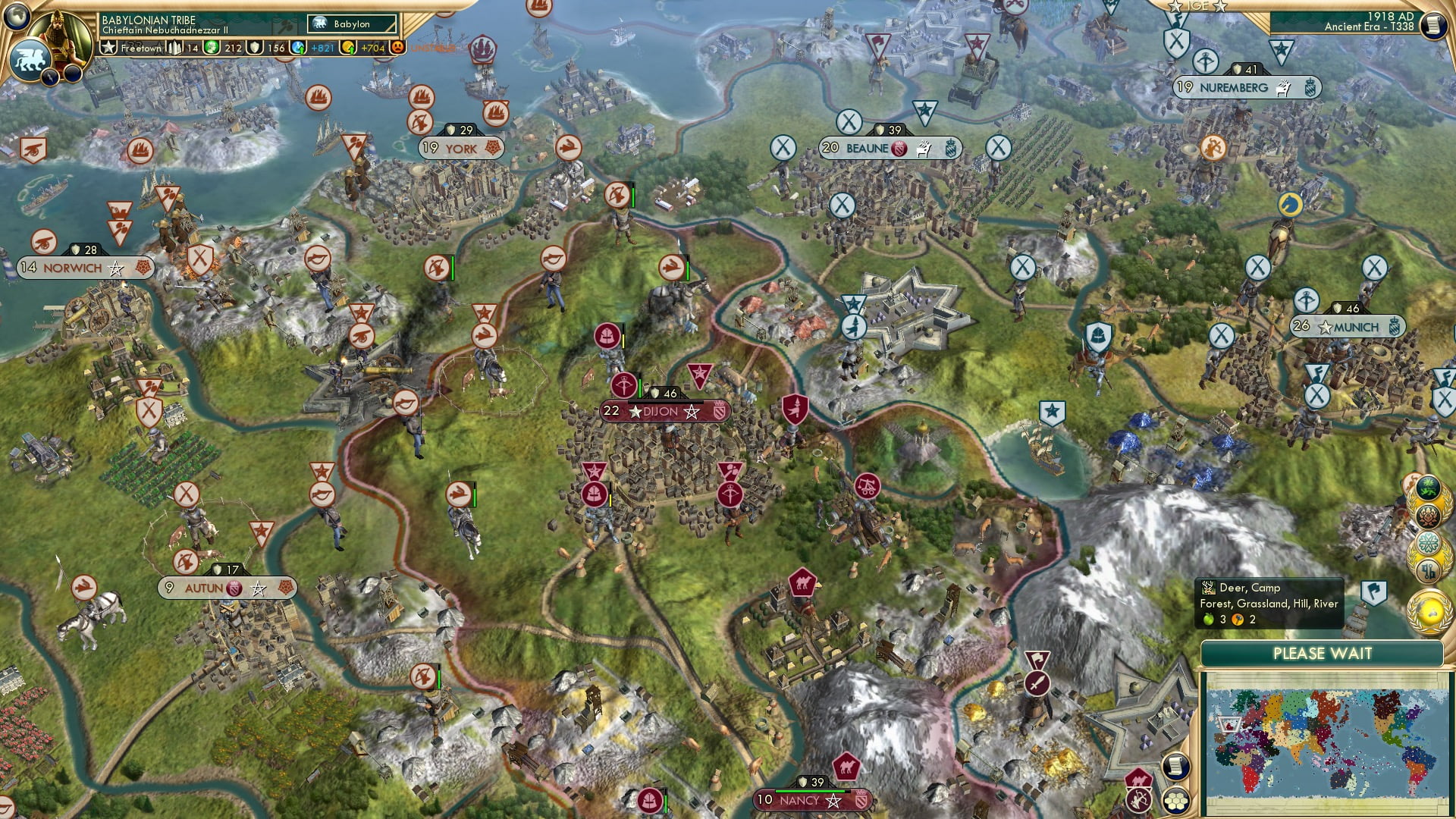Viewport: 1456px width, 819px height.
Task: Open the treasury via gold +704 icon
Action: (x=347, y=47)
